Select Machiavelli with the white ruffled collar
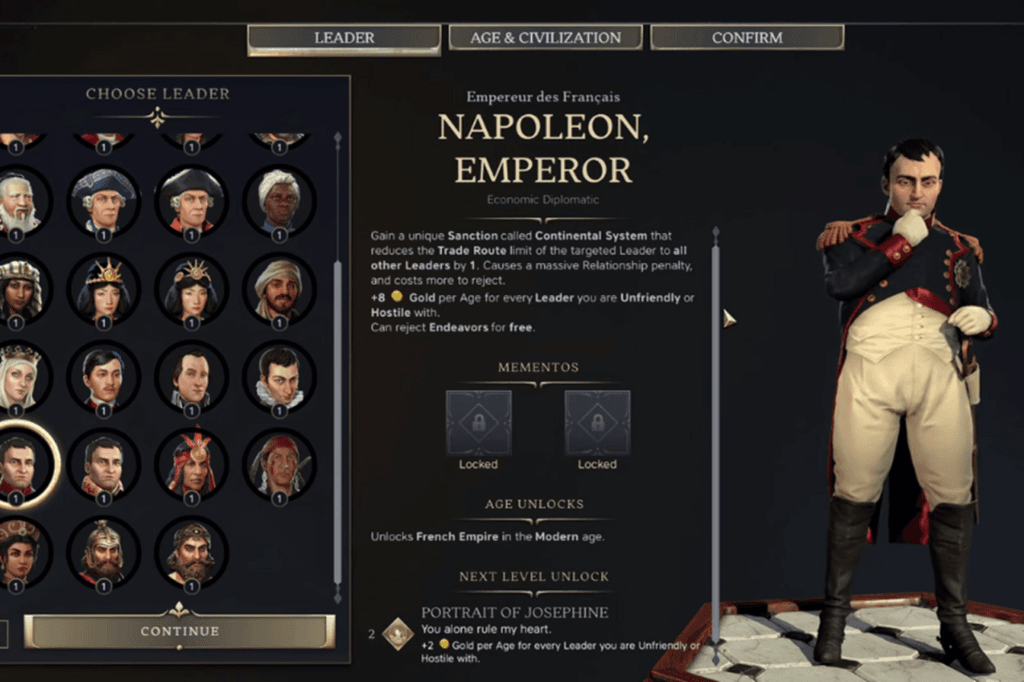 click(279, 377)
